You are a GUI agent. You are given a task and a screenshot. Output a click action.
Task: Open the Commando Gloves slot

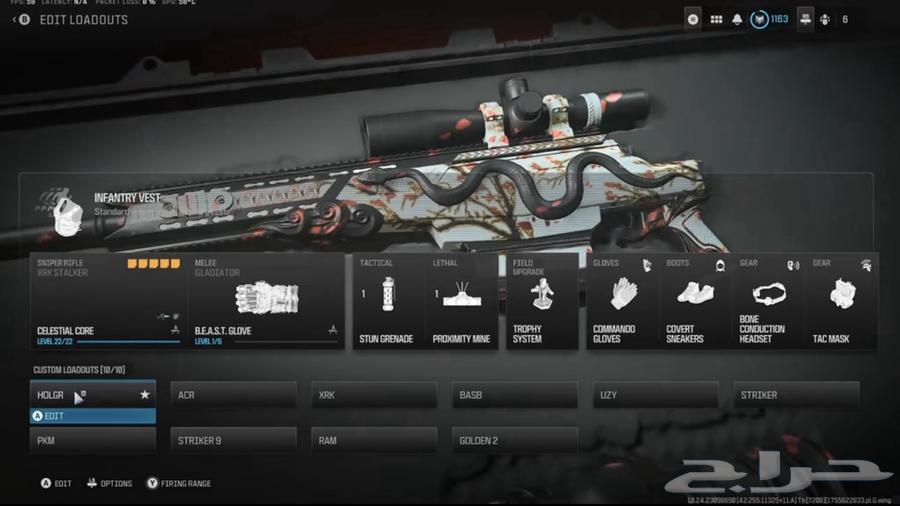click(x=622, y=301)
